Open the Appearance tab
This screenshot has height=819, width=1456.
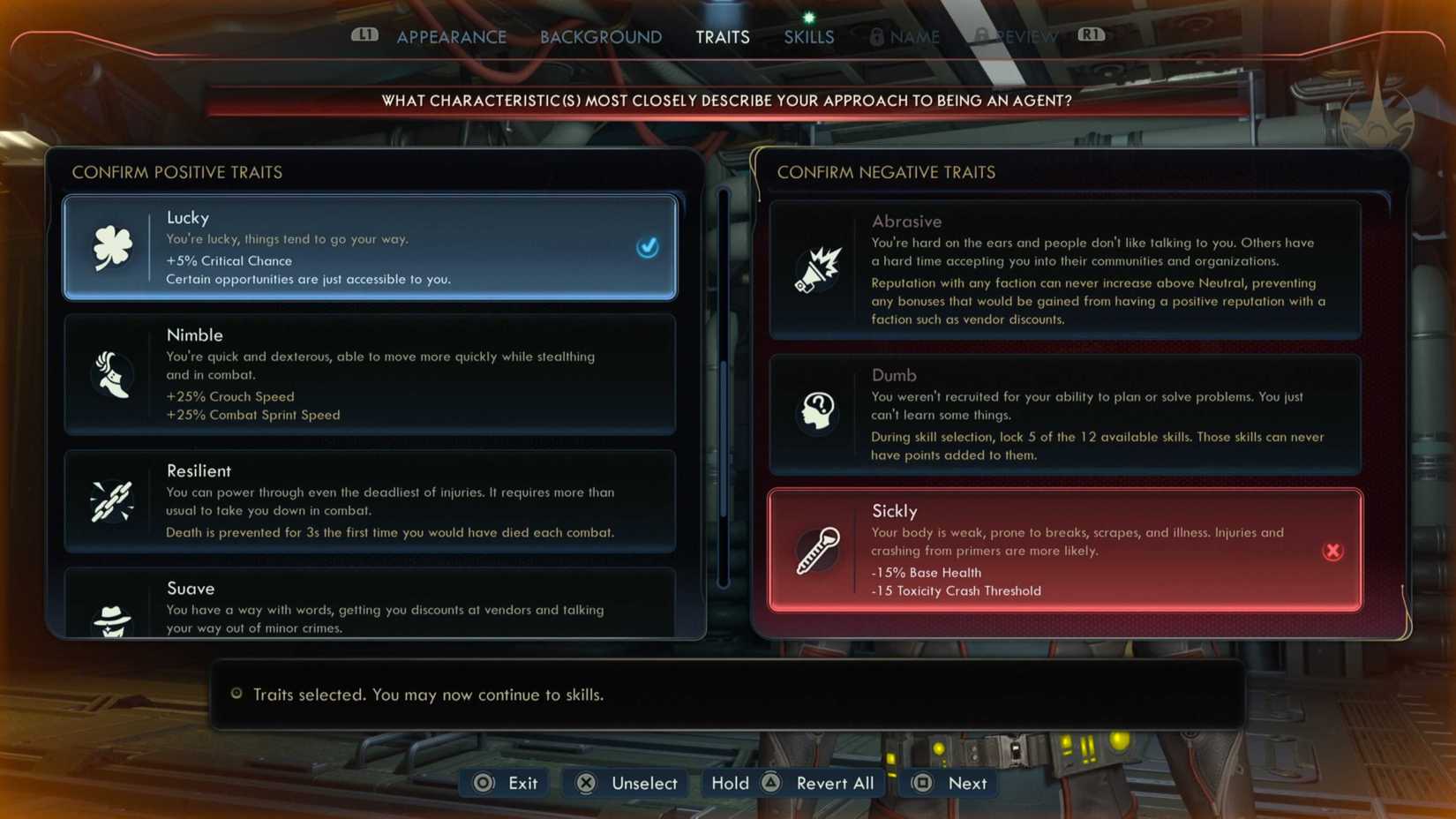(x=451, y=36)
